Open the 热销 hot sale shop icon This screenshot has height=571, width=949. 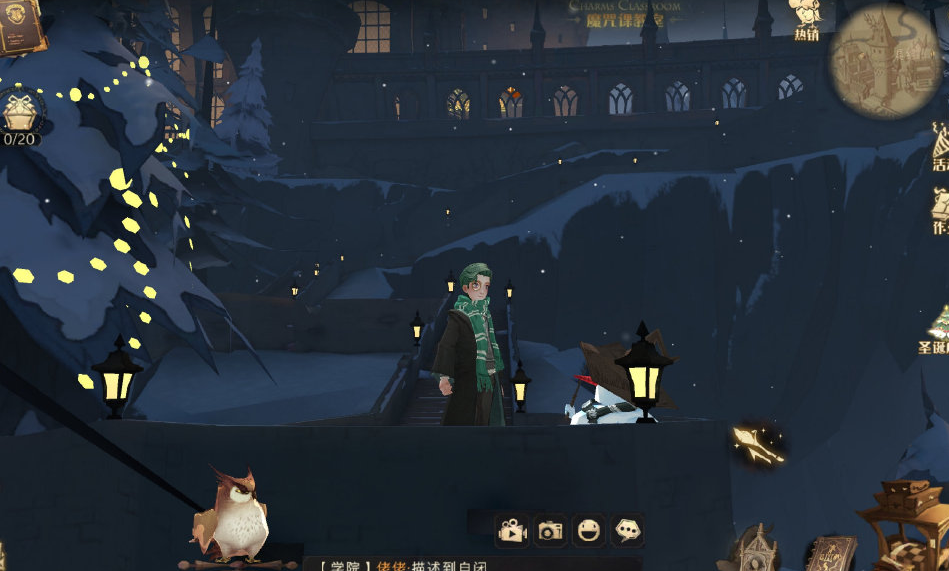click(806, 19)
